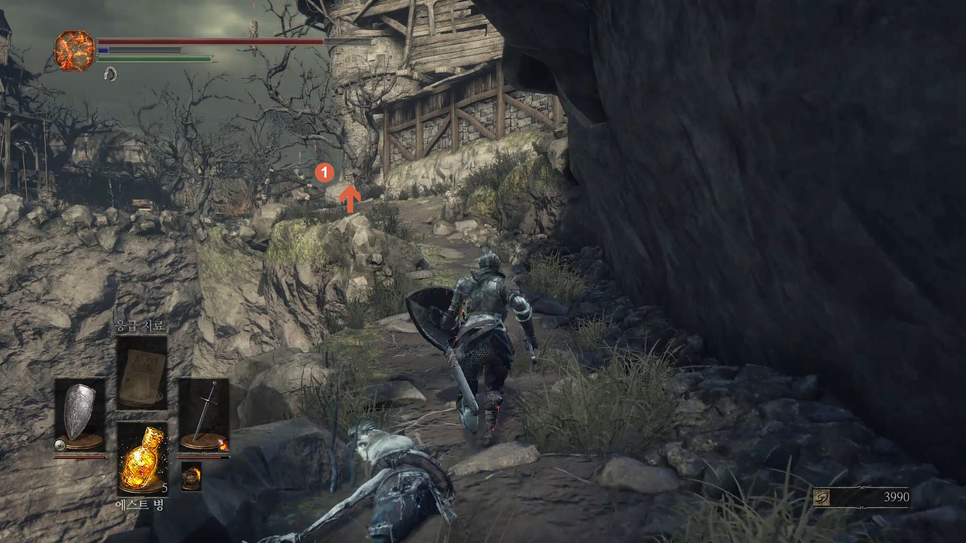The width and height of the screenshot is (966, 543).
Task: Click the ring status icon under stamina bar
Action: point(110,74)
